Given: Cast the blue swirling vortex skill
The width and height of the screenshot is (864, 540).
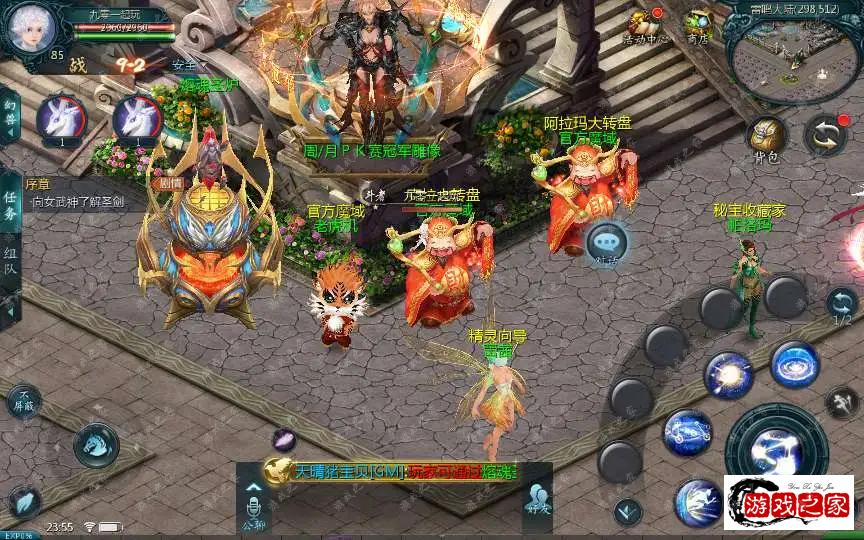Looking at the screenshot, I should [x=795, y=364].
